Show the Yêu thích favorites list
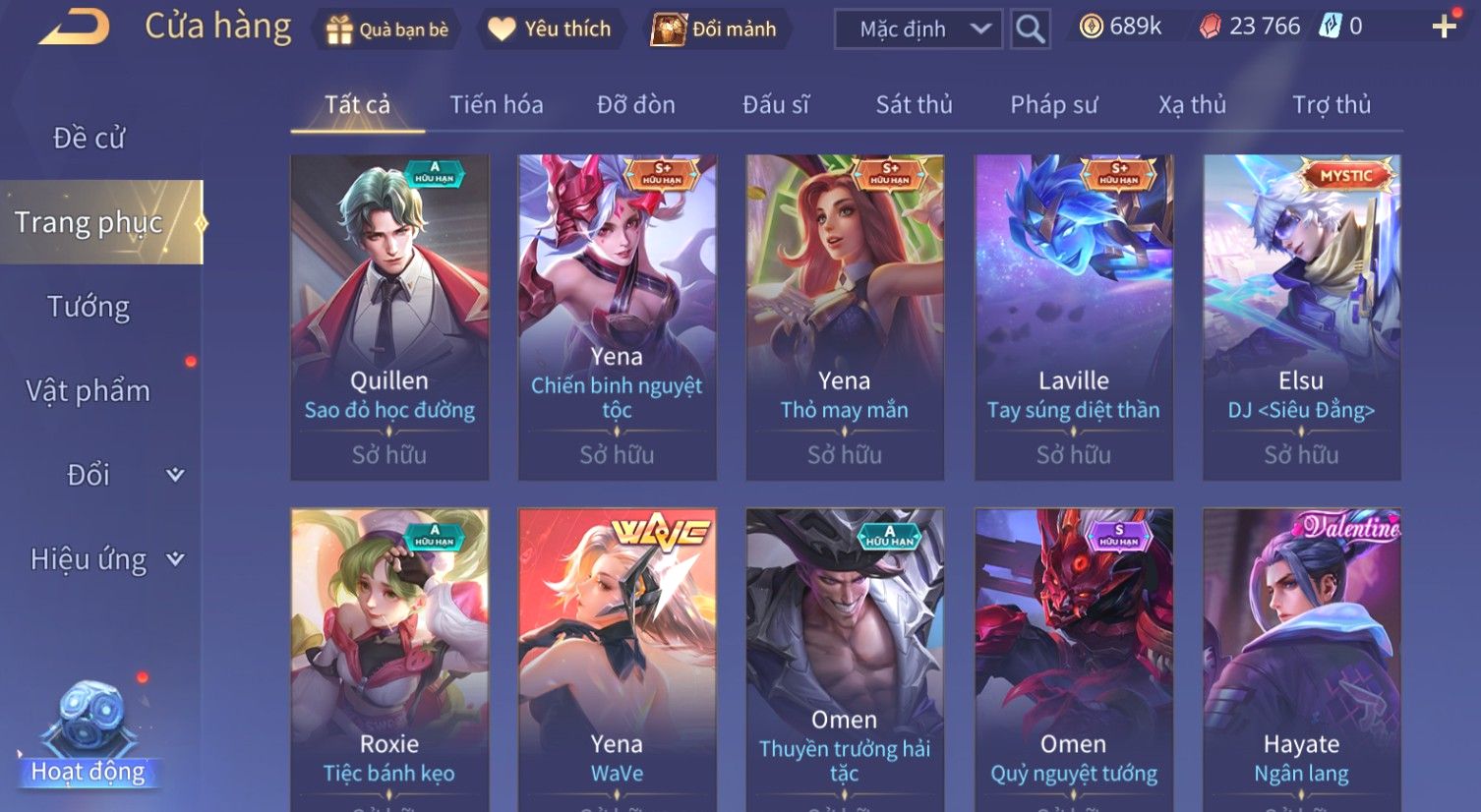Viewport: 1481px width, 812px height. (550, 29)
